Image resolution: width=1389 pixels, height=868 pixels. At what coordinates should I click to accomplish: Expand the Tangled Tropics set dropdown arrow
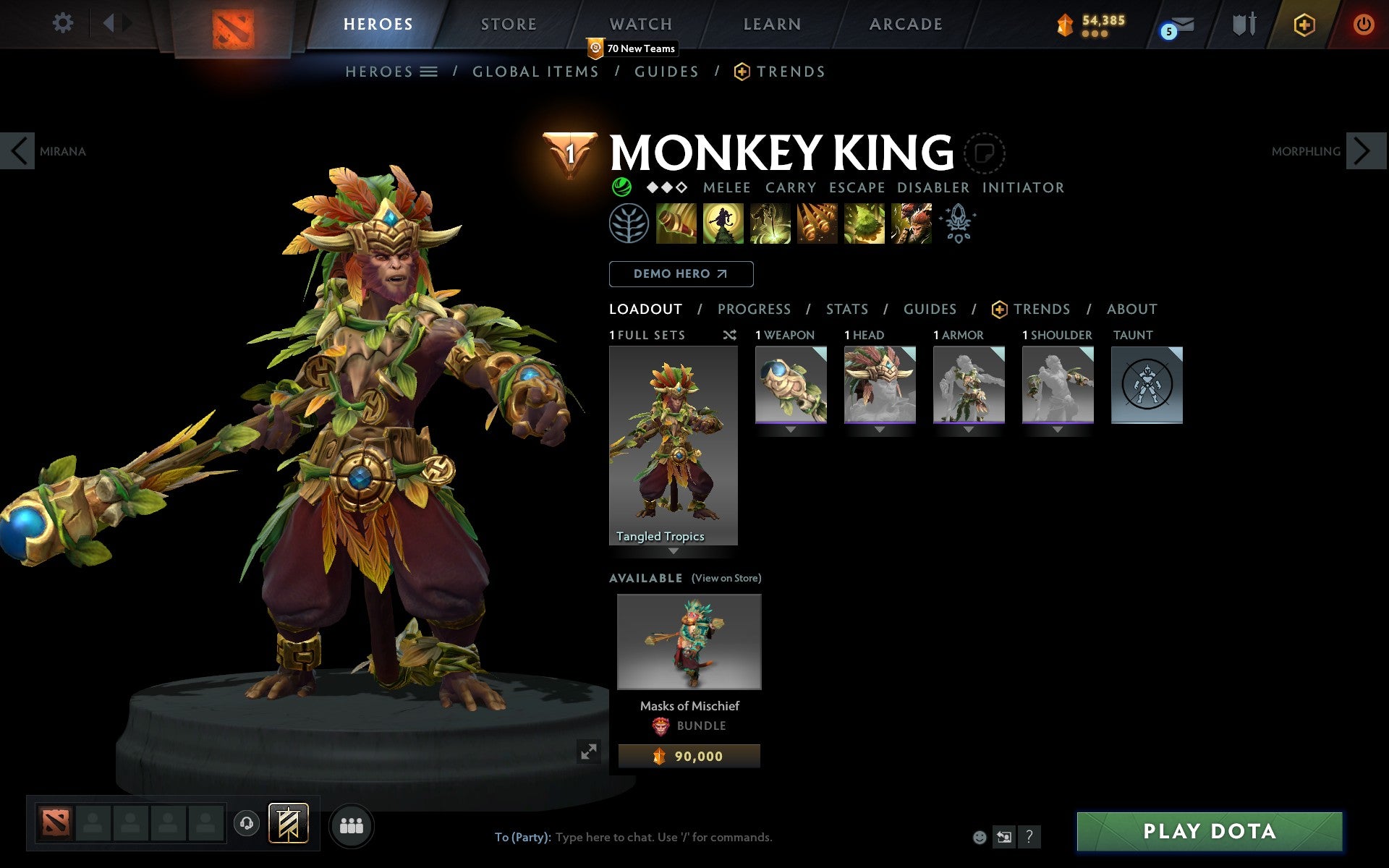point(674,551)
